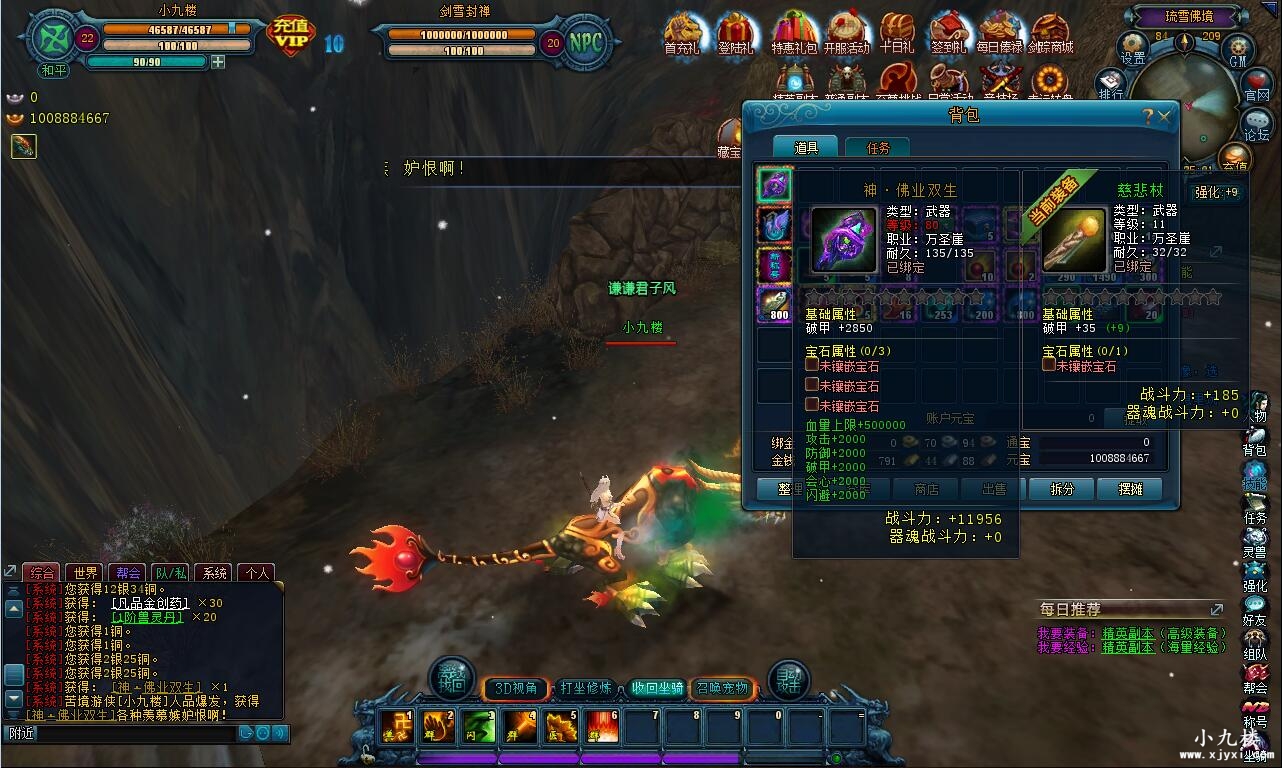
Task: Click 召唤宠物 summon pet button
Action: point(722,688)
